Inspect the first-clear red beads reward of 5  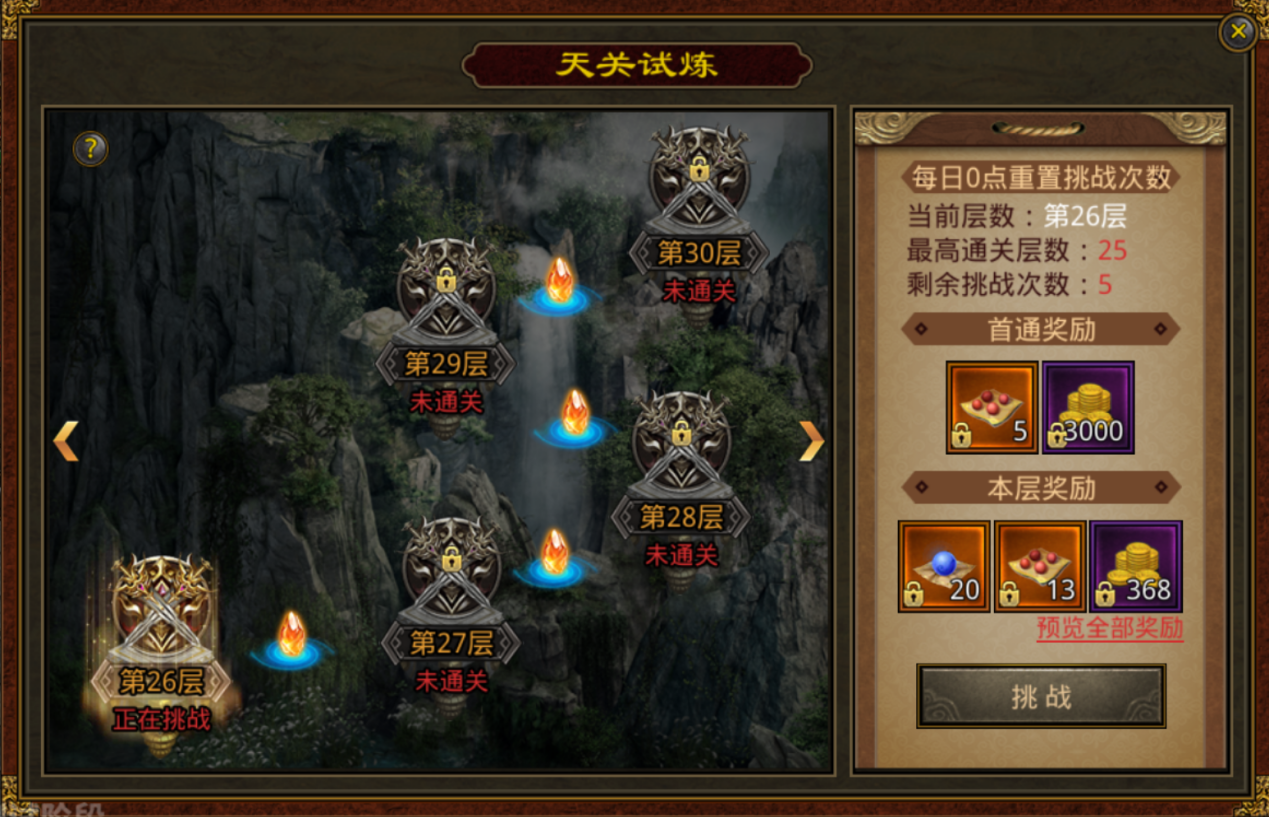[992, 407]
